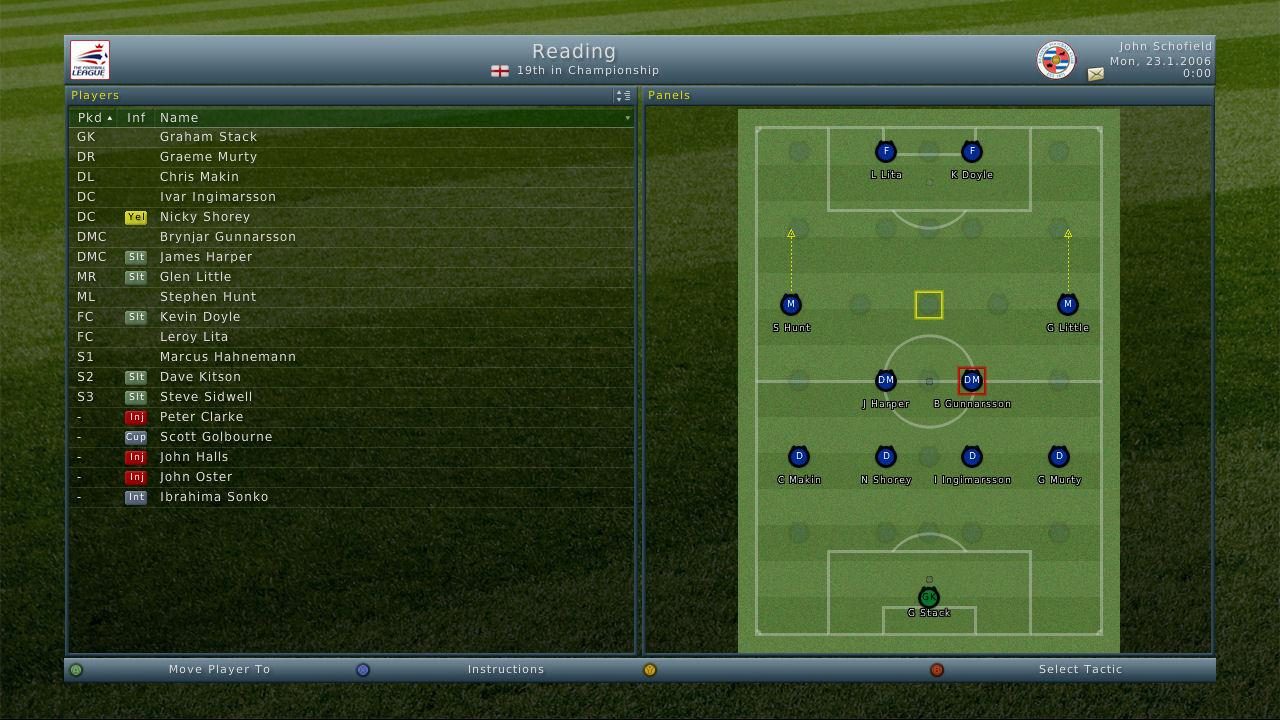This screenshot has height=720, width=1280.
Task: Select the Brynjar Gunnarsson player row
Action: pos(227,237)
